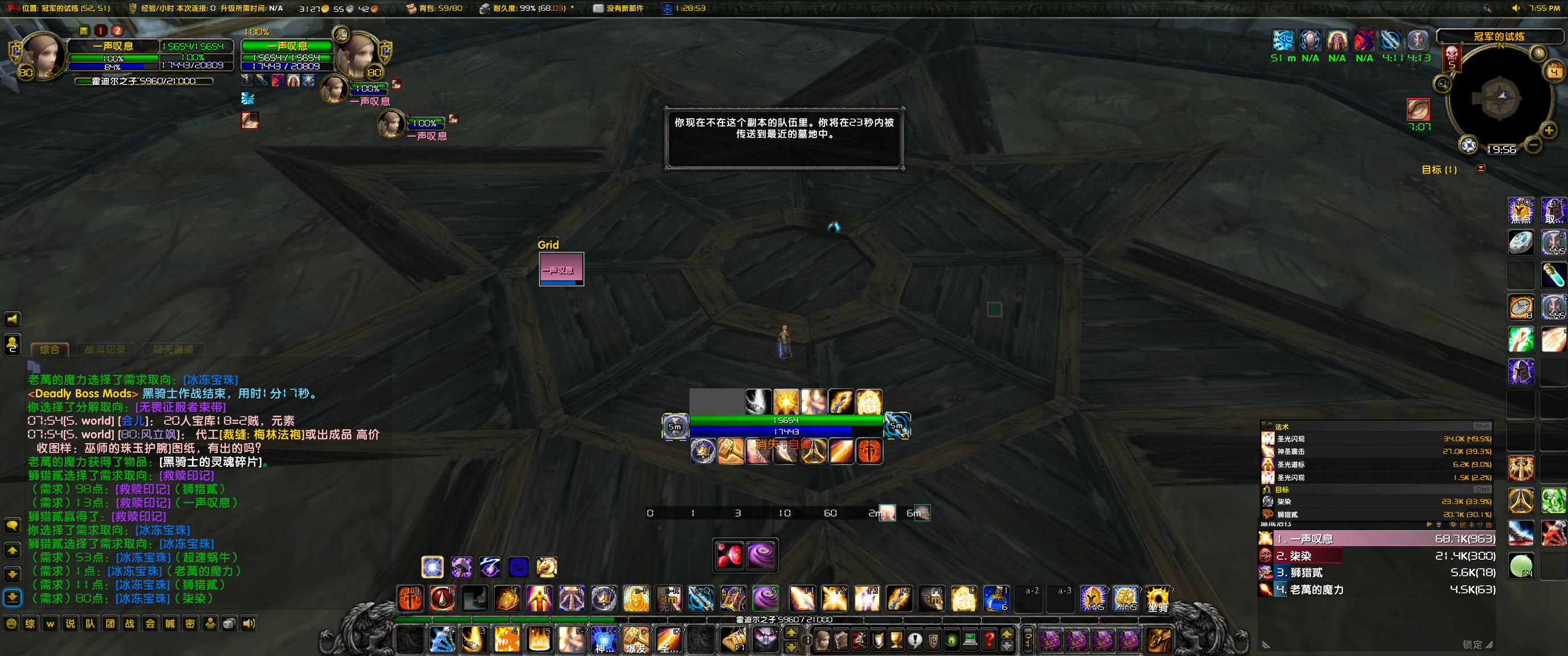Click the dice roll icon beside chat buttons
The image size is (1568, 656).
229,623
